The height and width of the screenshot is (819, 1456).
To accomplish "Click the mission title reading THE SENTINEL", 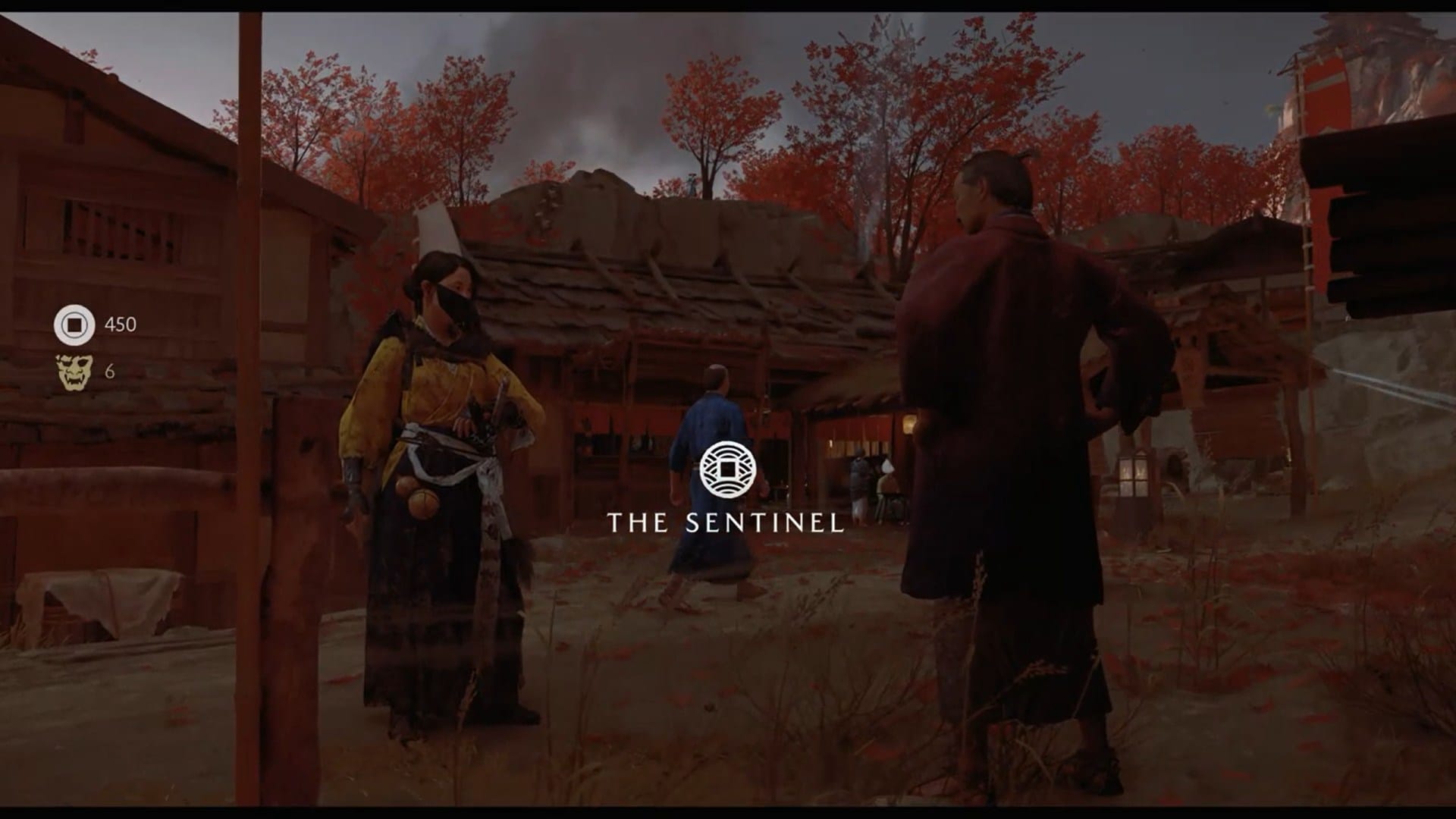I will (726, 523).
